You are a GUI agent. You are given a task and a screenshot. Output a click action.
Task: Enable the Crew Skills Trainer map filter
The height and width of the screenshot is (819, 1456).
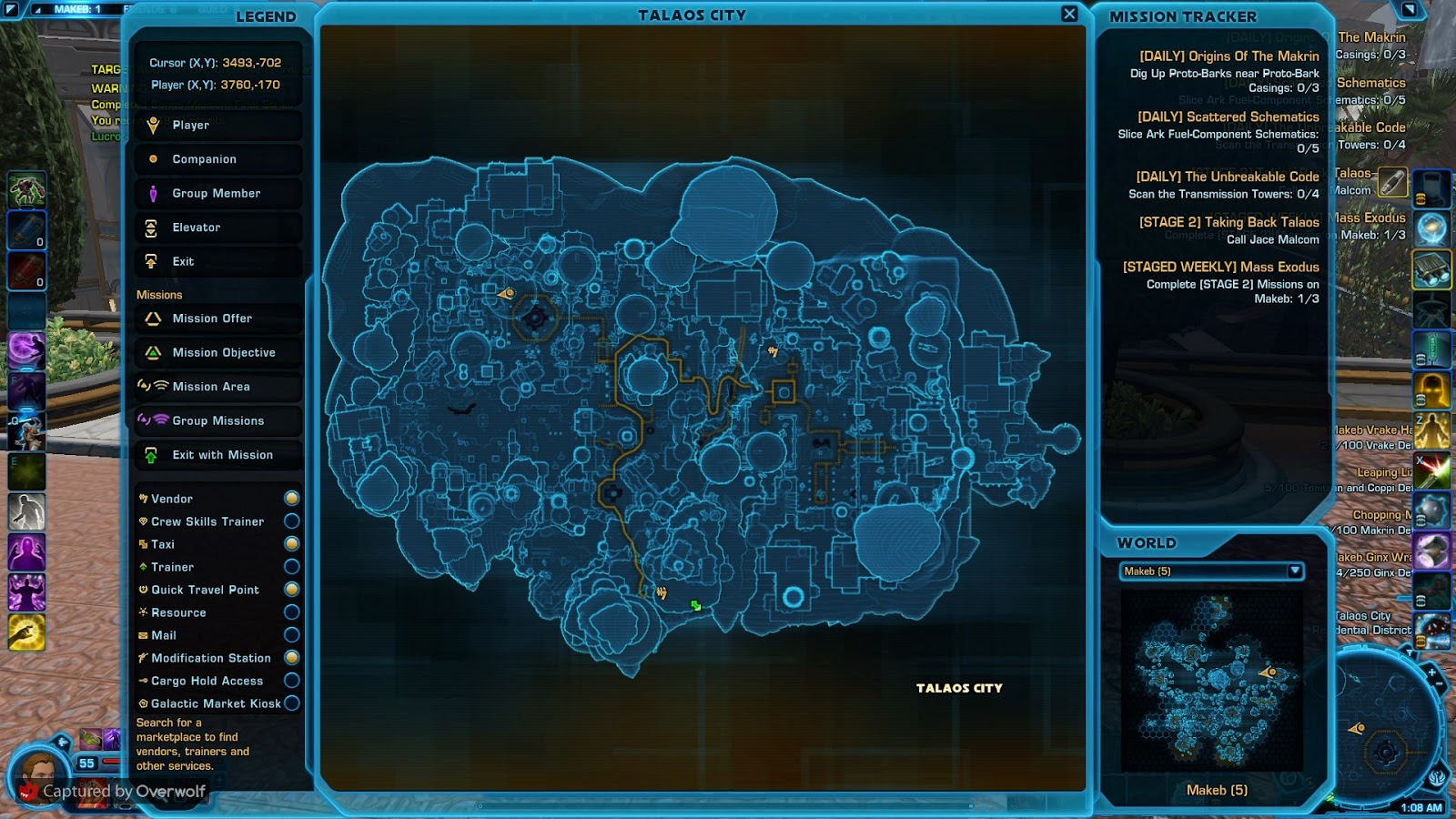291,521
